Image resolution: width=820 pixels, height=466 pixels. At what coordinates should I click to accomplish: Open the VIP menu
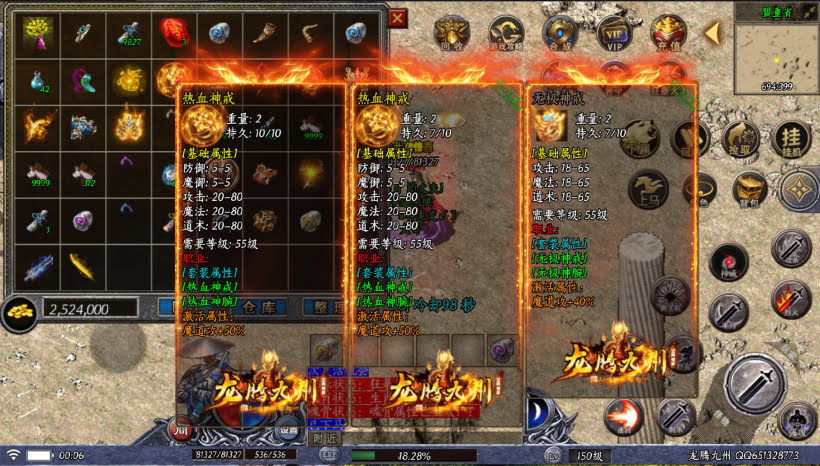[x=613, y=33]
